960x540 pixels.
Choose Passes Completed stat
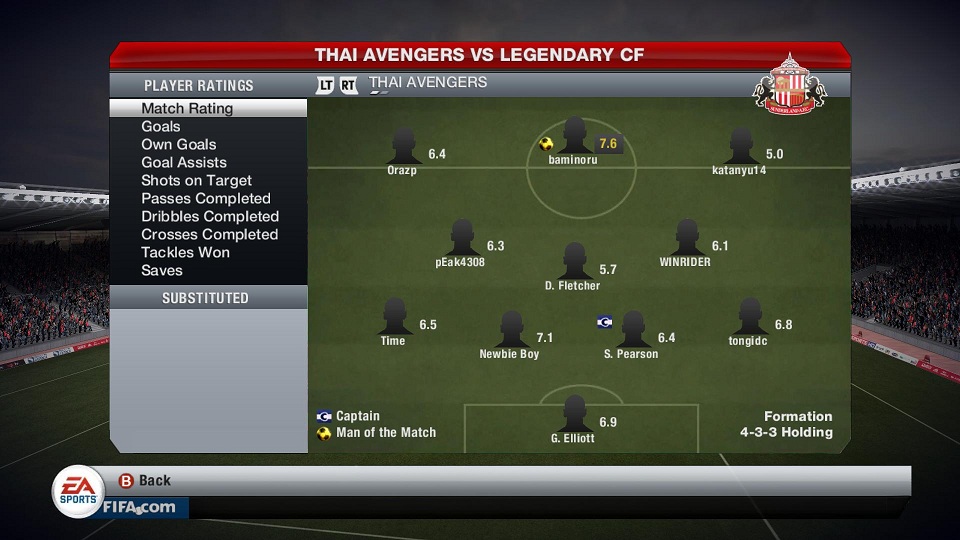point(206,198)
